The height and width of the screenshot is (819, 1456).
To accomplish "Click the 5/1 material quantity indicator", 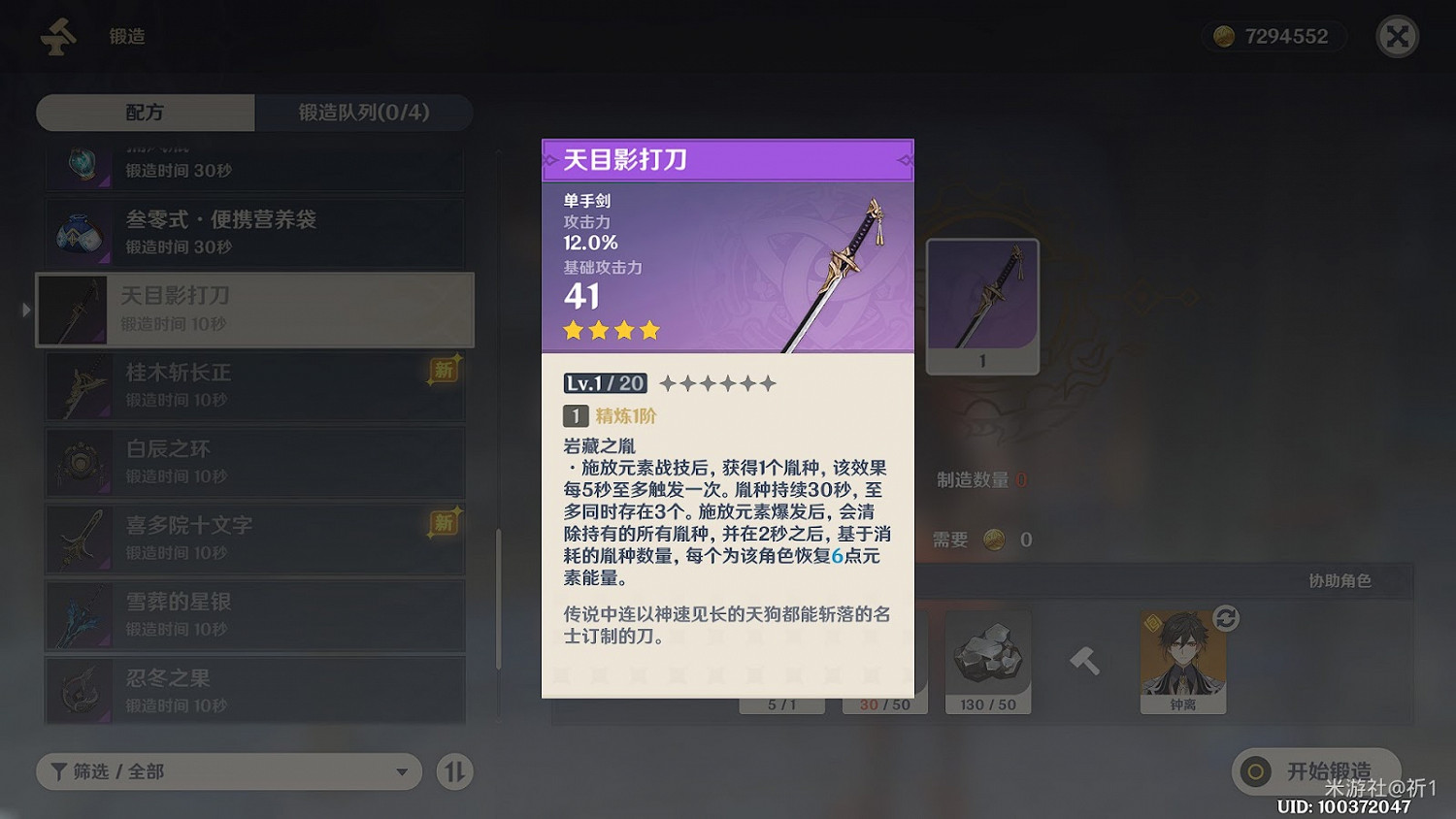I will pos(782,704).
